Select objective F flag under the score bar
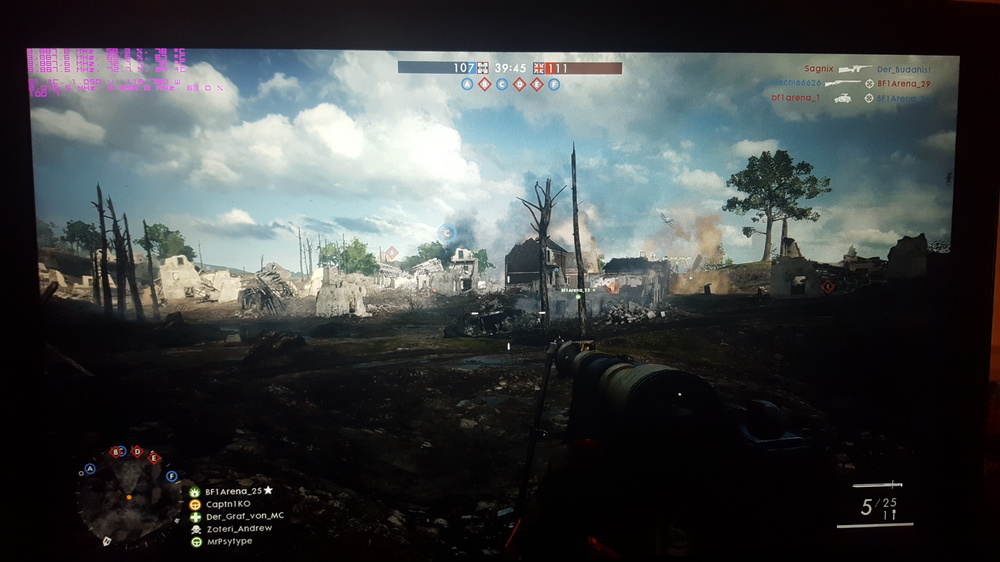1000x562 pixels. 553,85
